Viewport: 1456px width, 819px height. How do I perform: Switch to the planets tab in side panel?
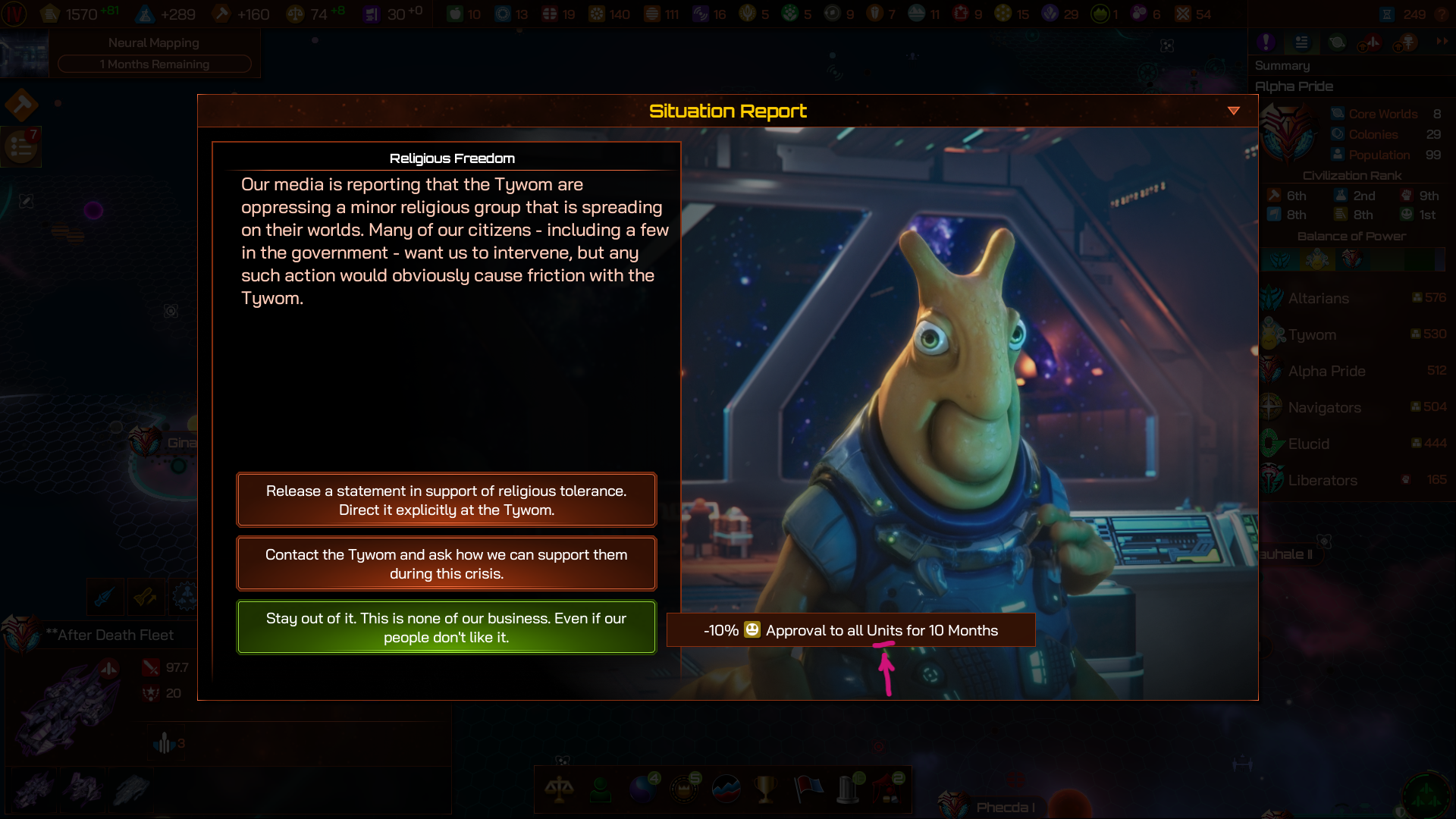pyautogui.click(x=1336, y=42)
